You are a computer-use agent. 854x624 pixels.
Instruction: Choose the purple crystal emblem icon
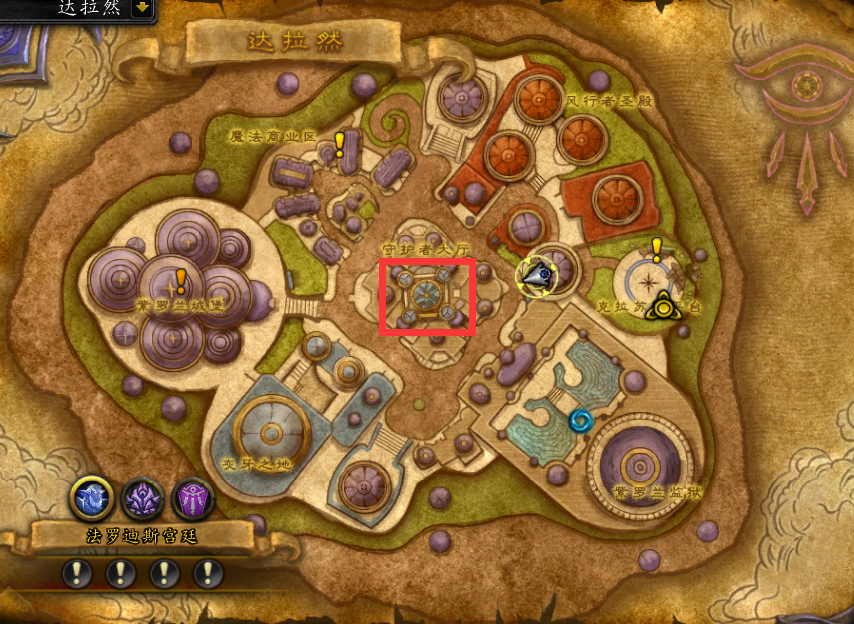click(142, 497)
